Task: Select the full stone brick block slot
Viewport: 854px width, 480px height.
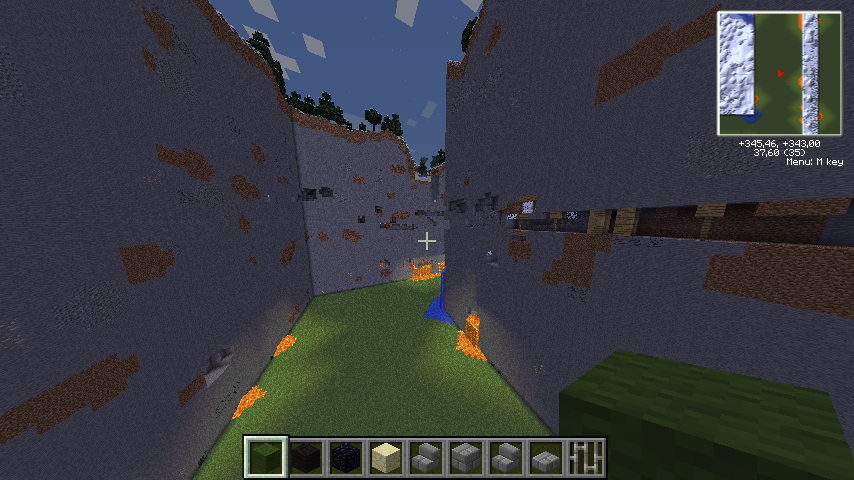Action: tap(466, 458)
